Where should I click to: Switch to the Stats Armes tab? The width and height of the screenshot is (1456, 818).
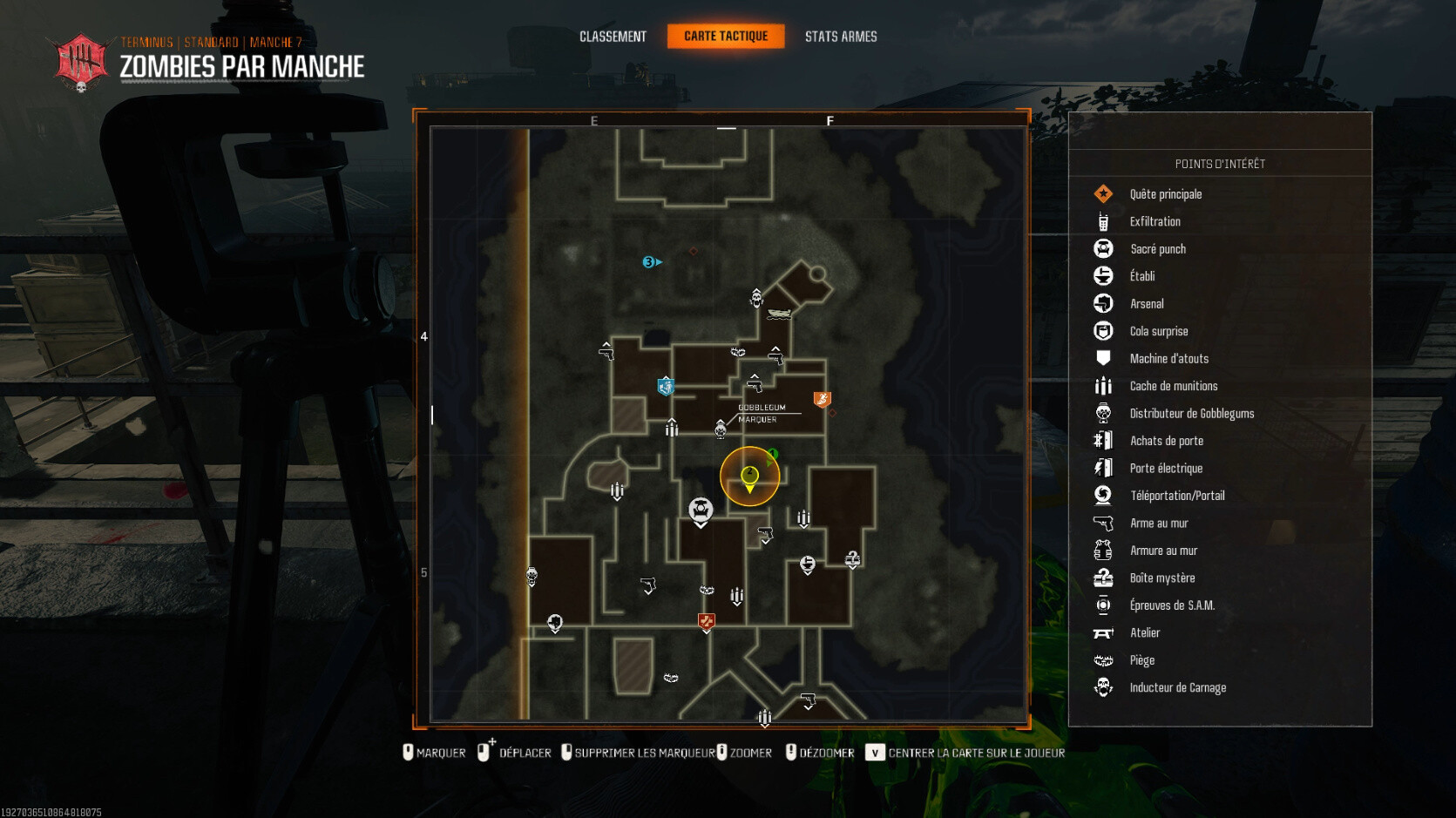(841, 36)
